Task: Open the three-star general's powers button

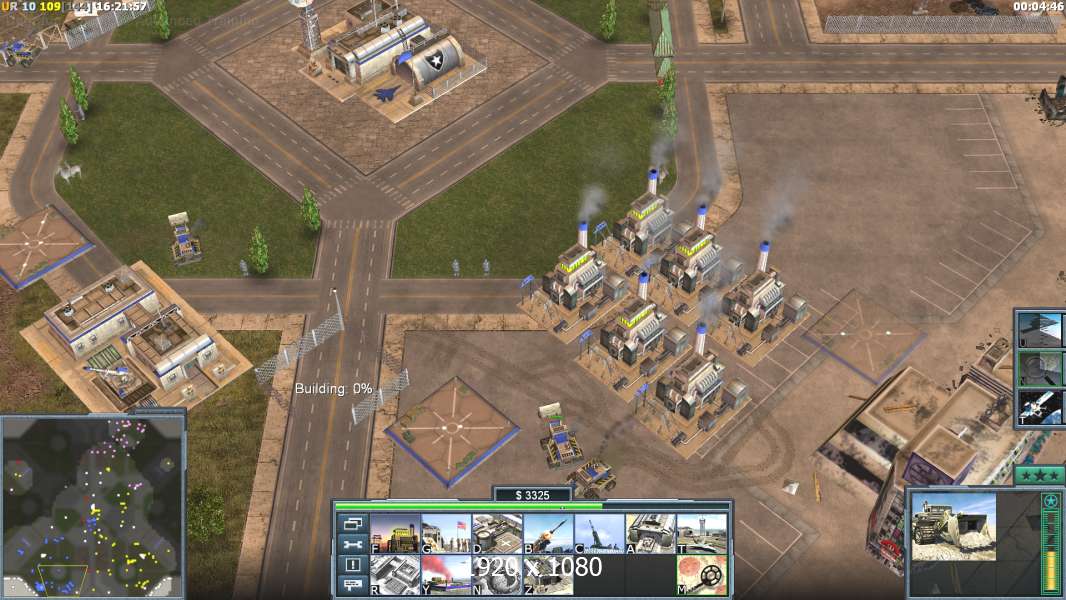Action: click(x=1039, y=475)
